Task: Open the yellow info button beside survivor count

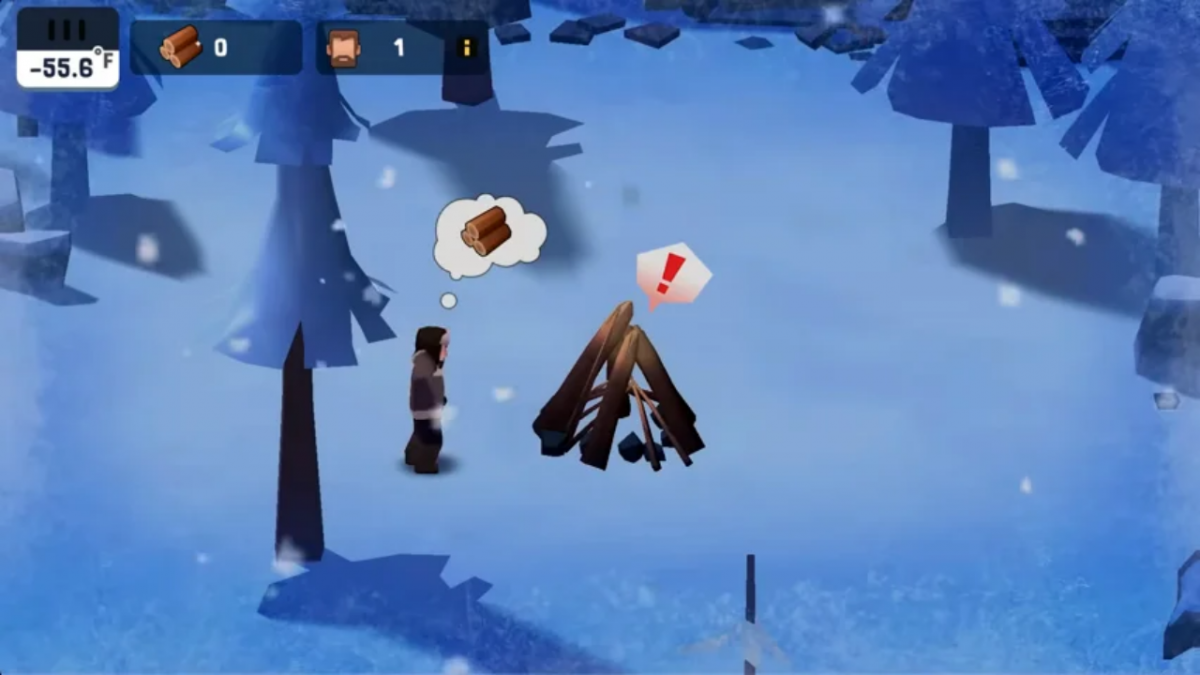Action: click(x=467, y=47)
